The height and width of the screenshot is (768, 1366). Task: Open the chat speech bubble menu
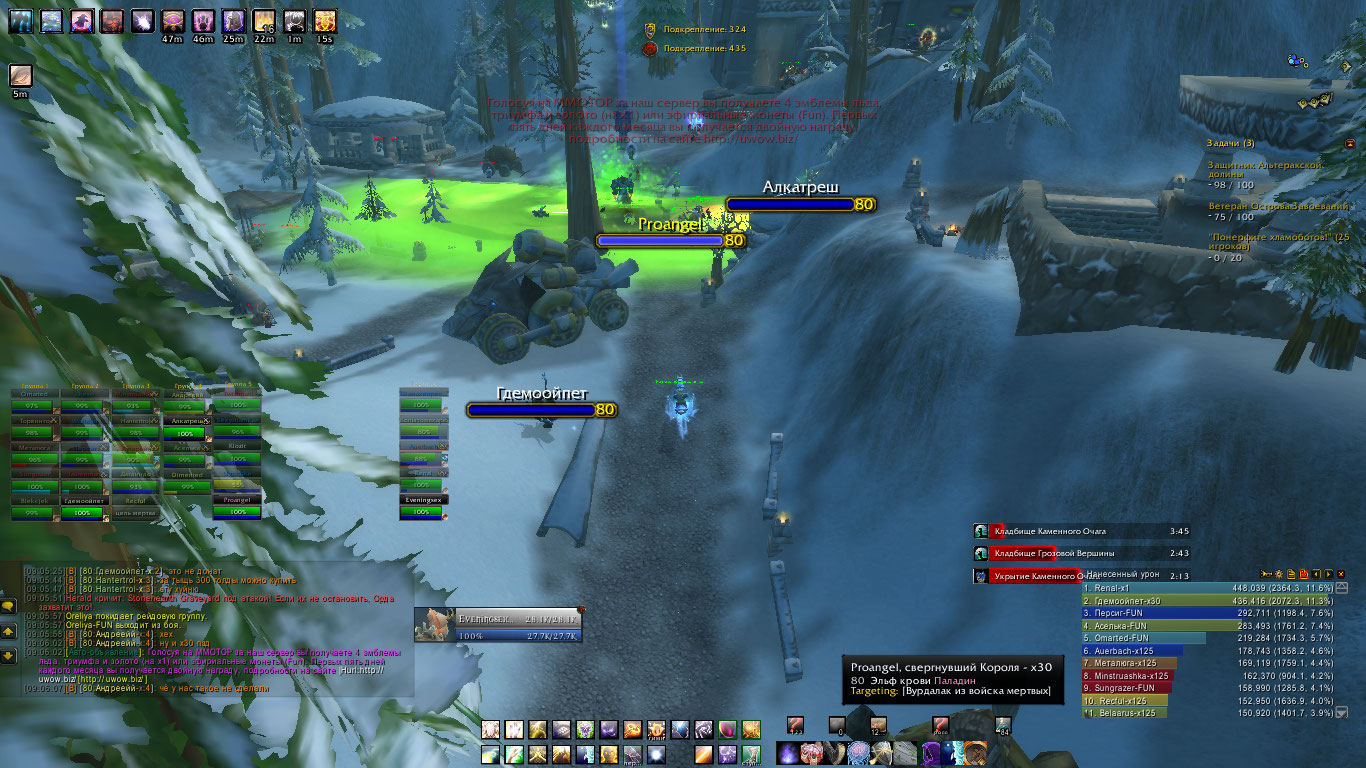[x=8, y=606]
